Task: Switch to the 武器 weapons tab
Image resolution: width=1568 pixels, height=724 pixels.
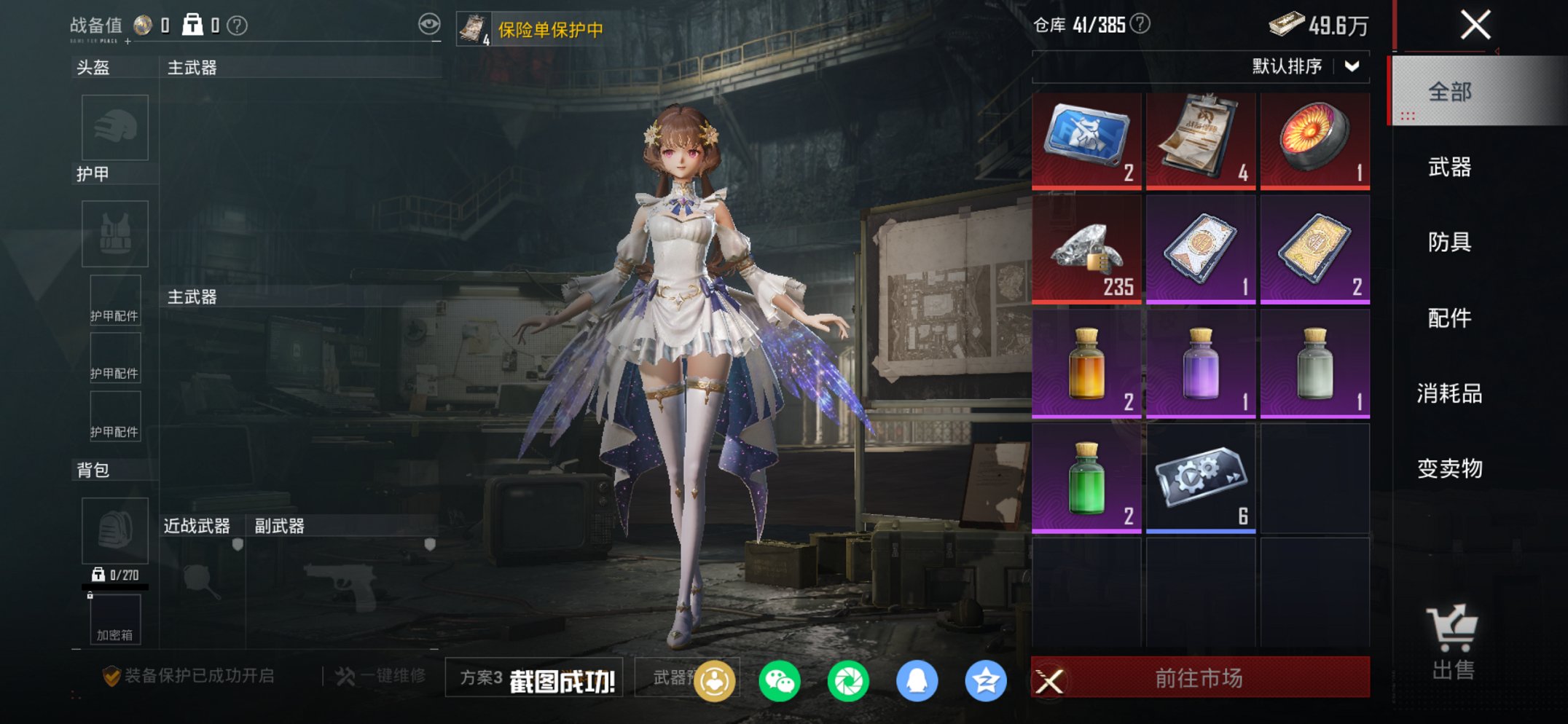Action: (x=1451, y=168)
